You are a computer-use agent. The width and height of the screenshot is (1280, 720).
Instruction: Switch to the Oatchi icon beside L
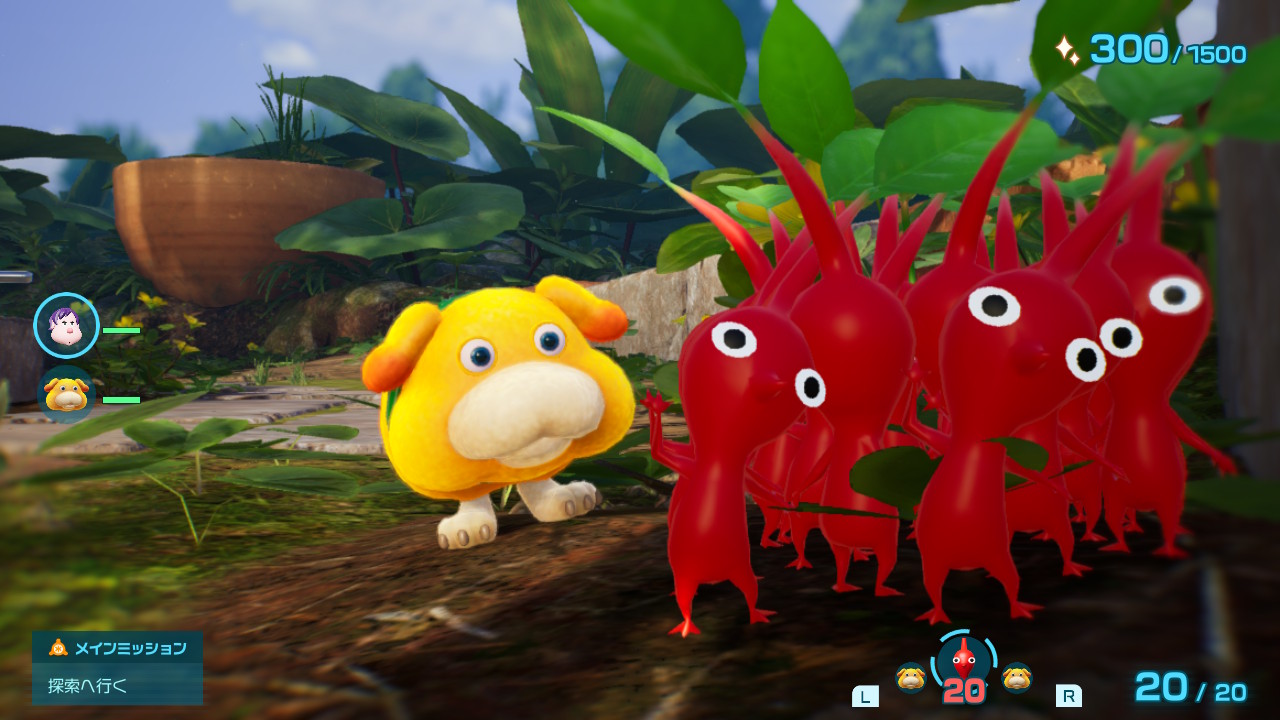910,677
